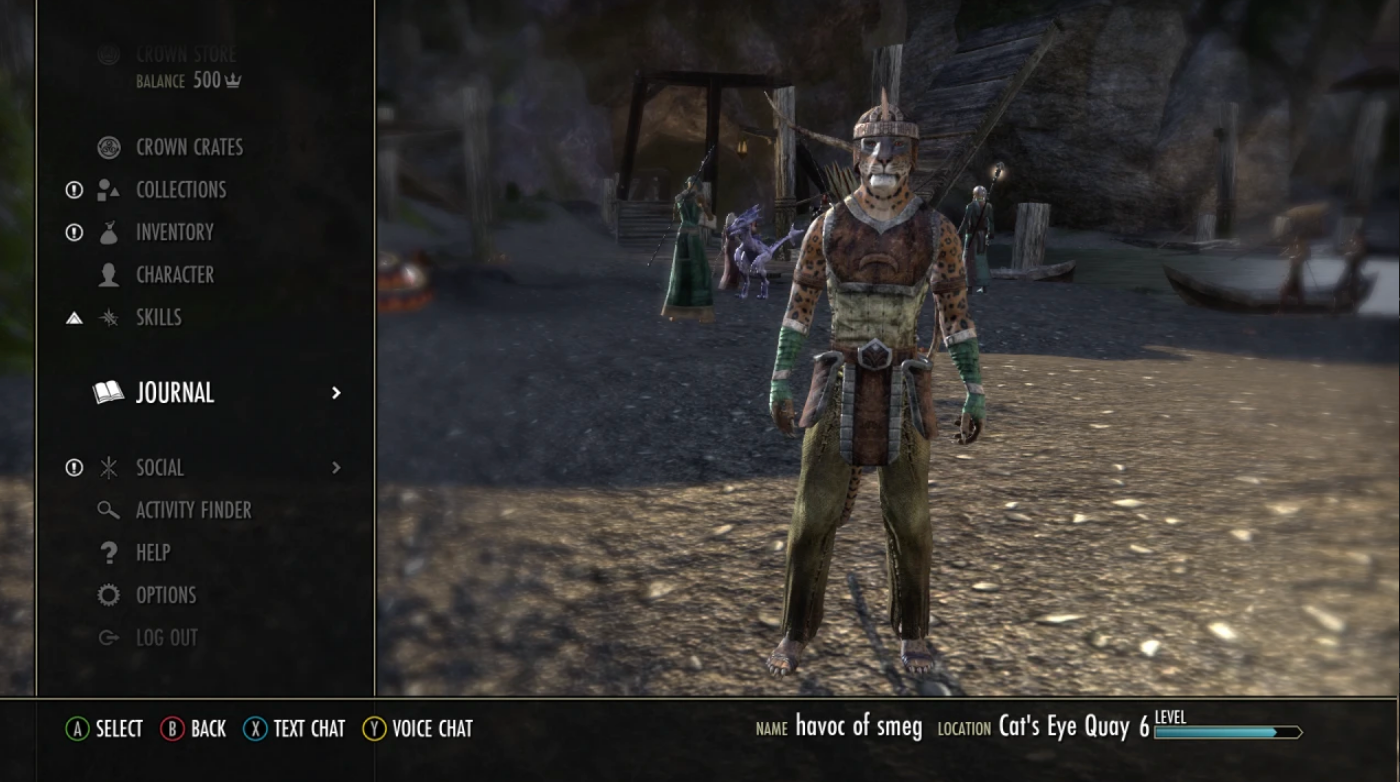This screenshot has width=1400, height=782.
Task: Expand the Social submenu chevron
Action: click(x=335, y=467)
